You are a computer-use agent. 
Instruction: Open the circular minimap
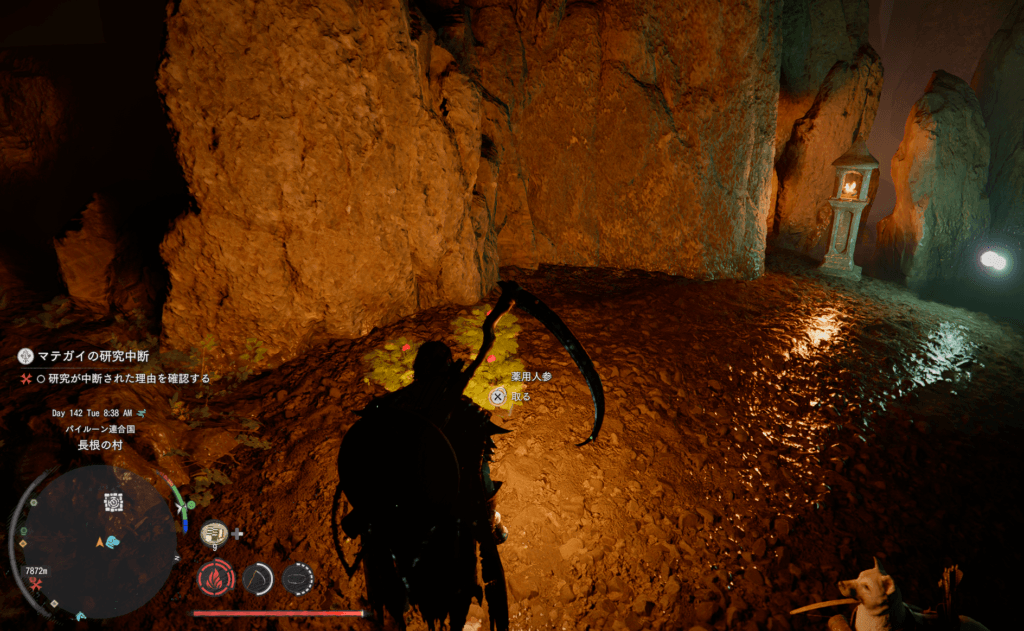(98, 540)
